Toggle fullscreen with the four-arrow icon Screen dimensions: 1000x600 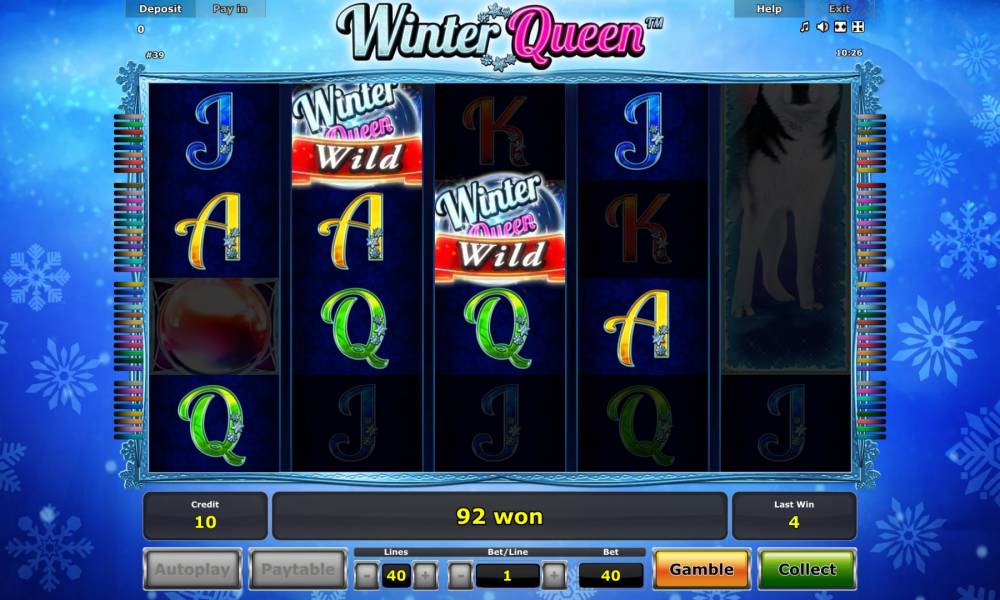click(x=857, y=27)
